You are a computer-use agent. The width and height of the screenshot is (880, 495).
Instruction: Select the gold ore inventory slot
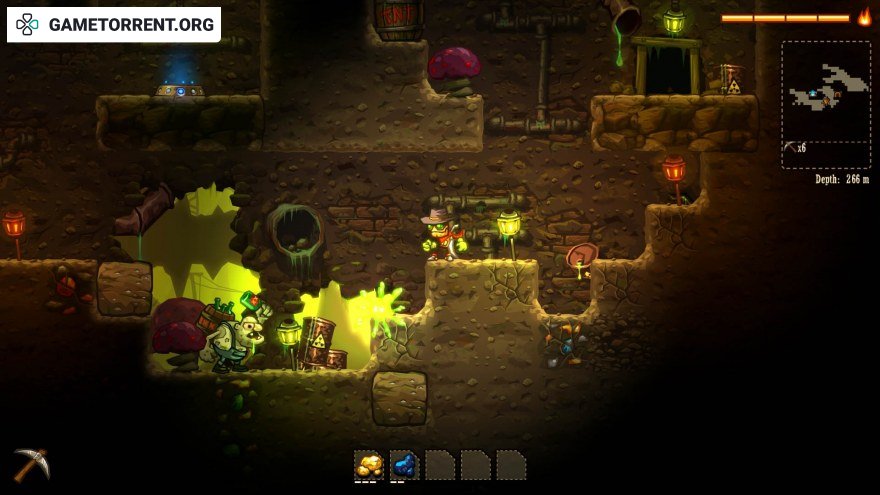pos(369,465)
